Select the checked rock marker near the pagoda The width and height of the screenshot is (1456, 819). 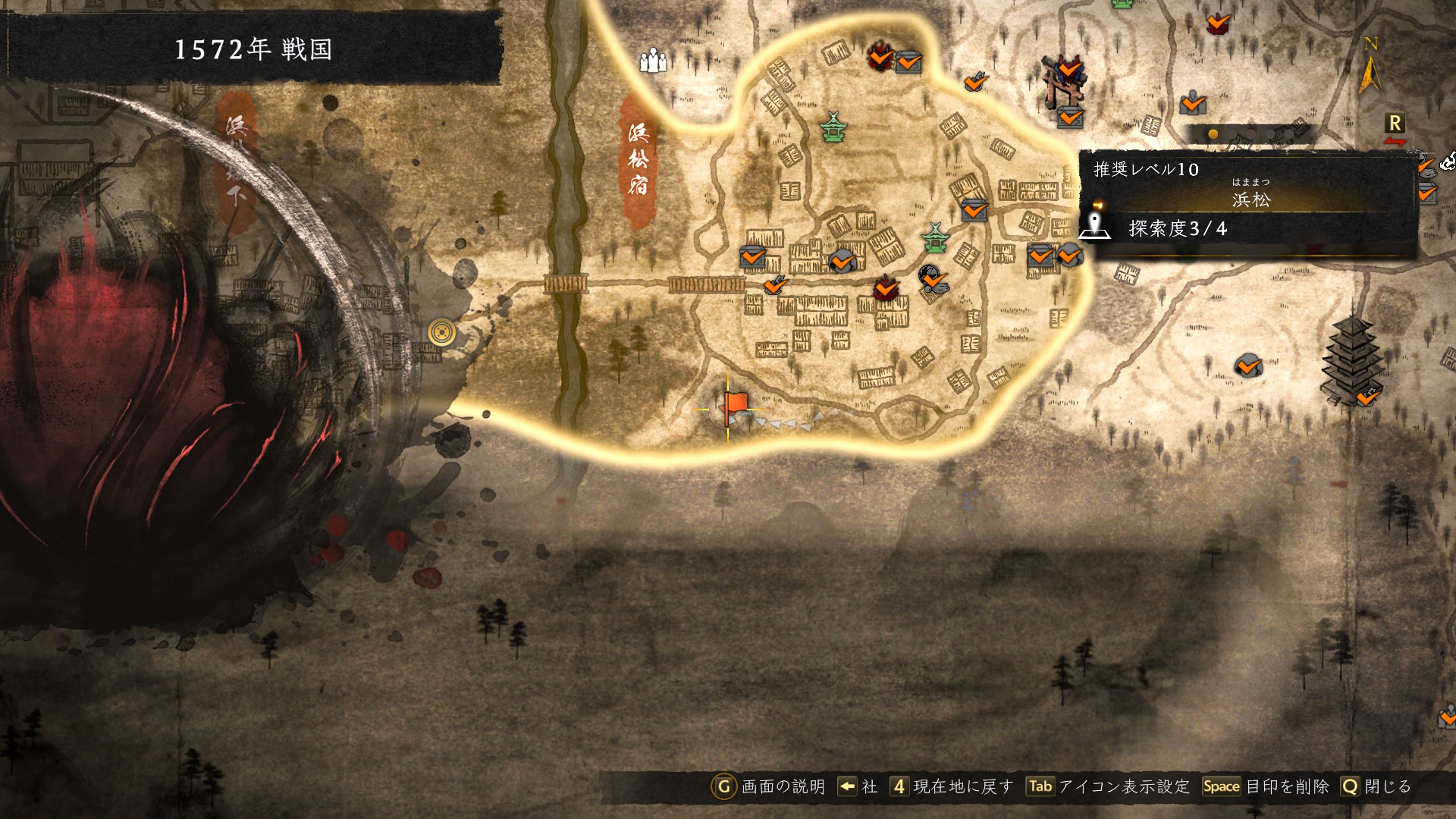[1247, 366]
